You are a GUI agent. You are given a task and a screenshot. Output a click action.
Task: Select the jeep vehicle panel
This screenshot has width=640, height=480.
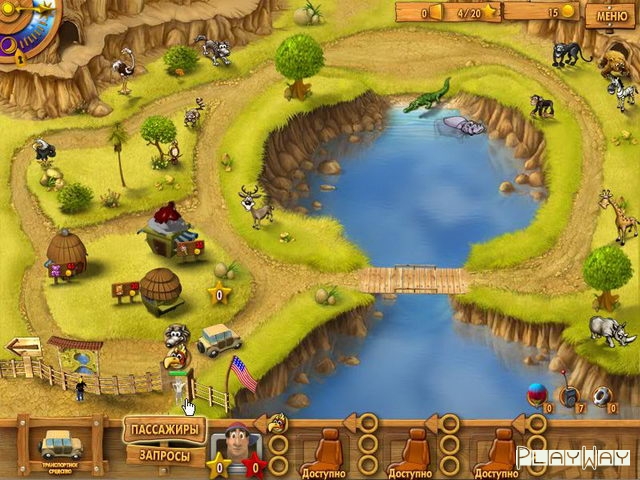[61, 444]
